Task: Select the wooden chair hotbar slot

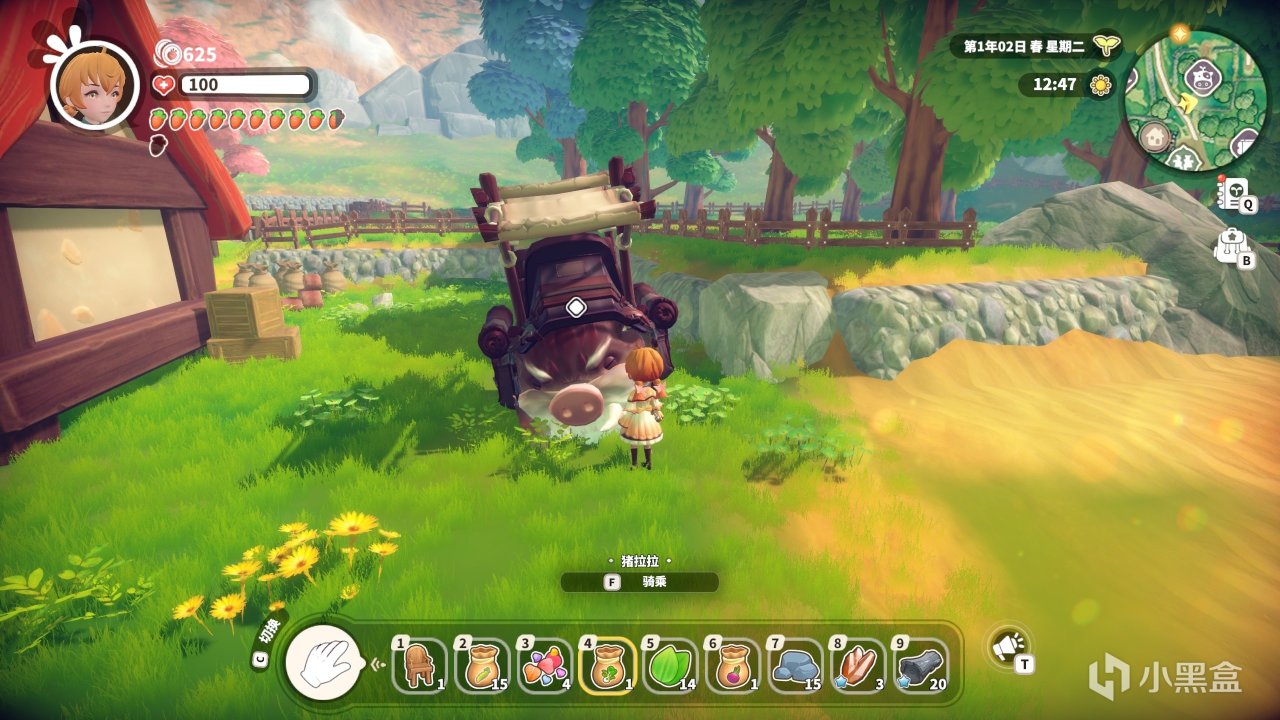Action: click(419, 664)
